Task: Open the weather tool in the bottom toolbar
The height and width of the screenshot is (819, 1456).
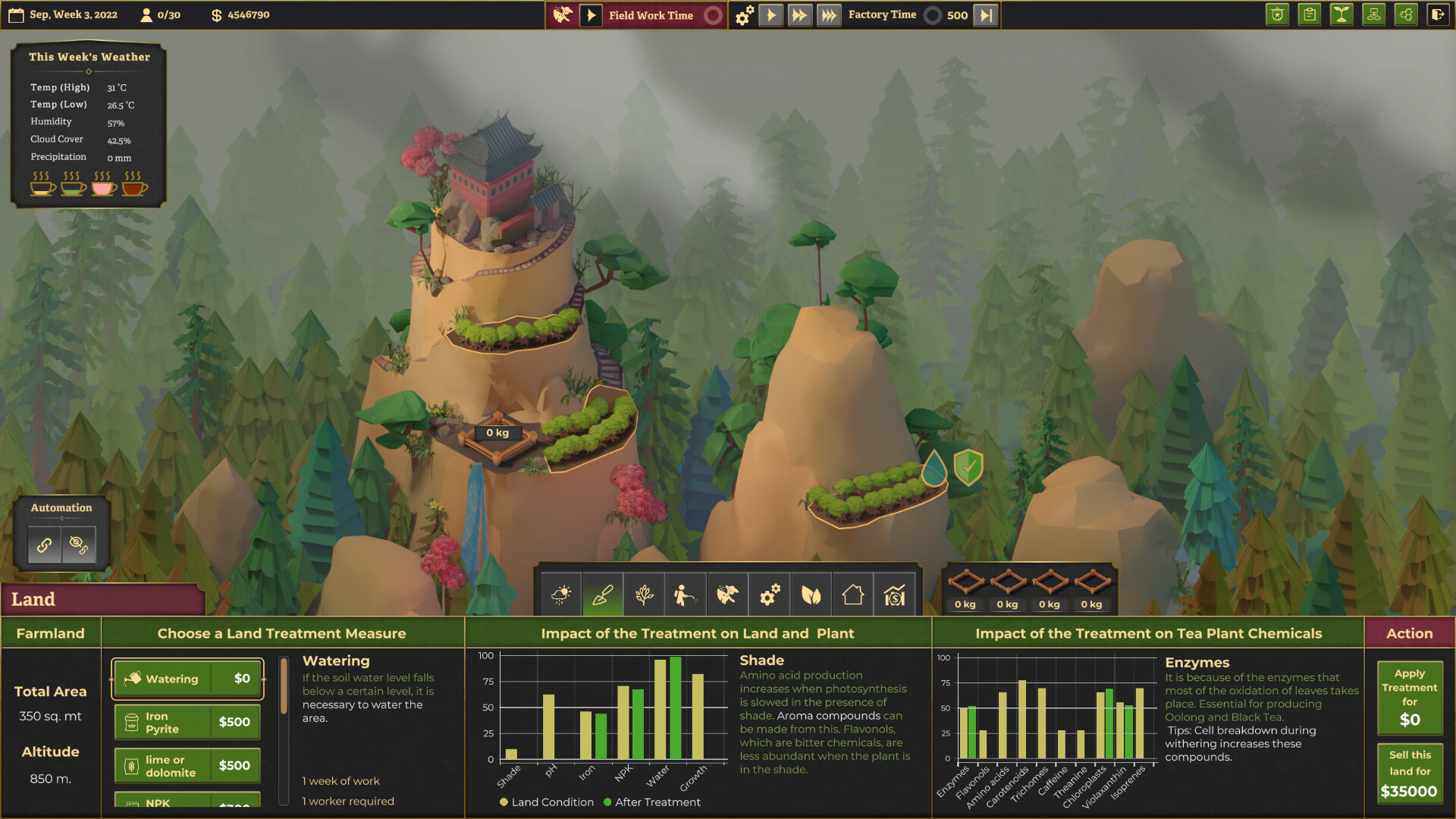Action: (x=560, y=595)
